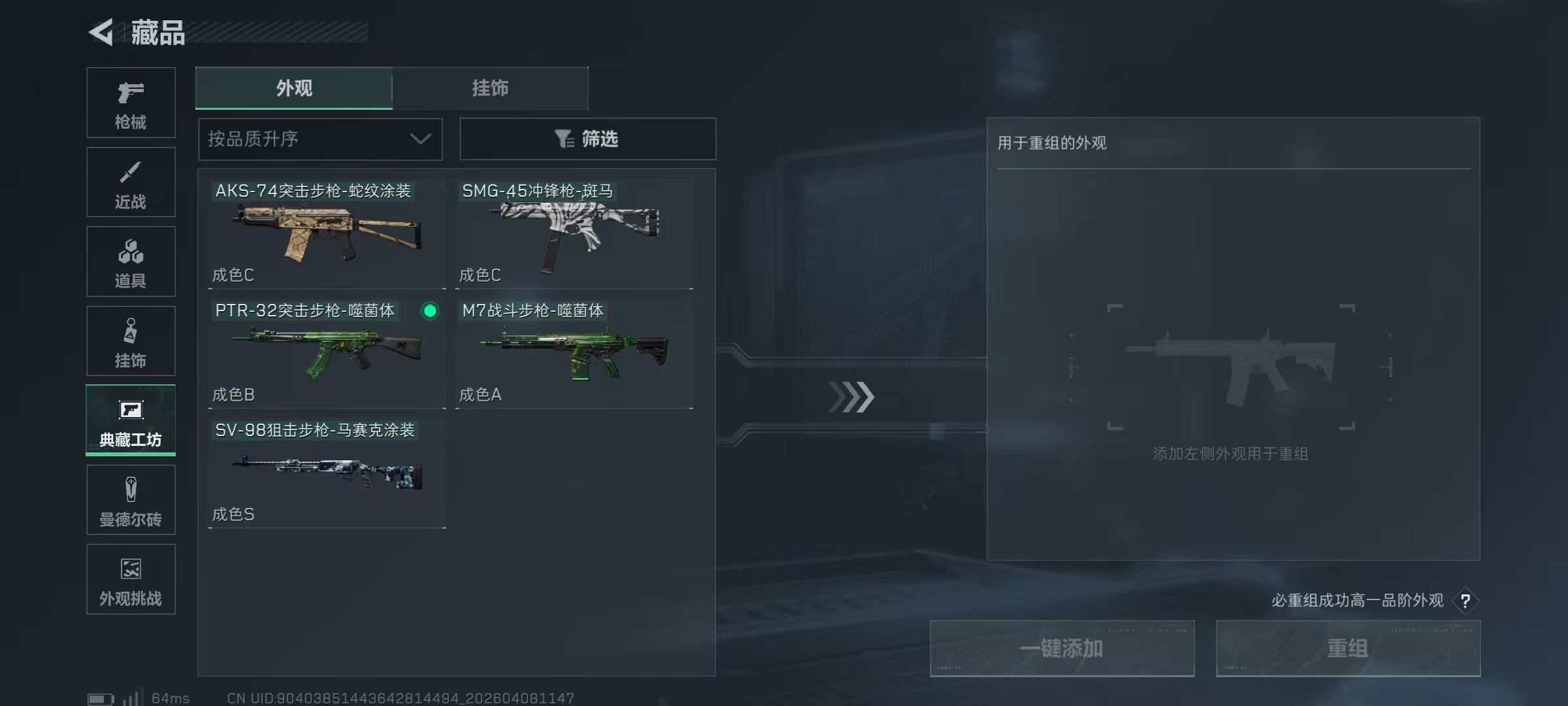Open the 枪械 category in sidebar
Screen dimensions: 1568x706
(x=131, y=103)
